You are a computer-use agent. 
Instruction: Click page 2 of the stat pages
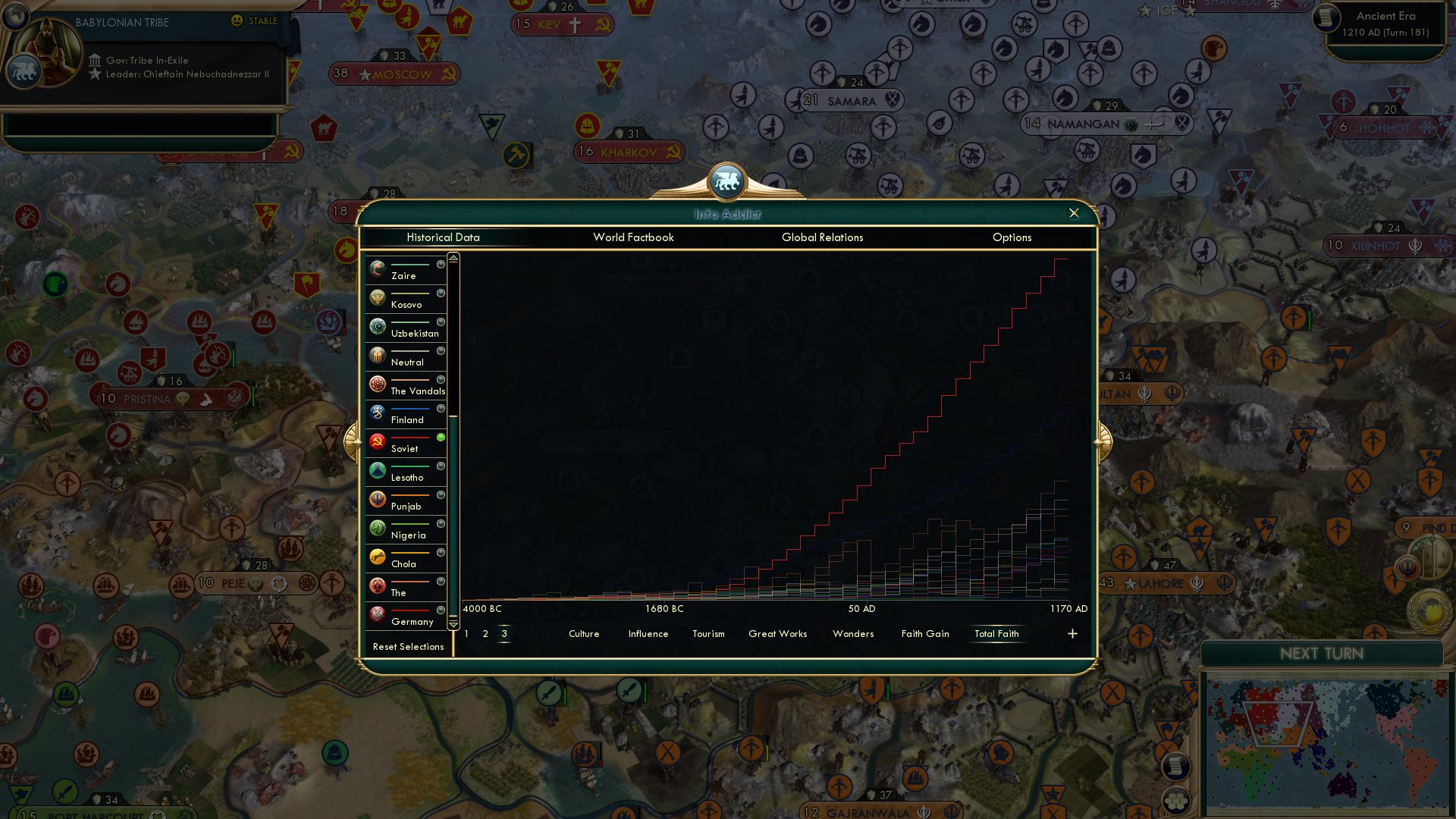pyautogui.click(x=485, y=633)
